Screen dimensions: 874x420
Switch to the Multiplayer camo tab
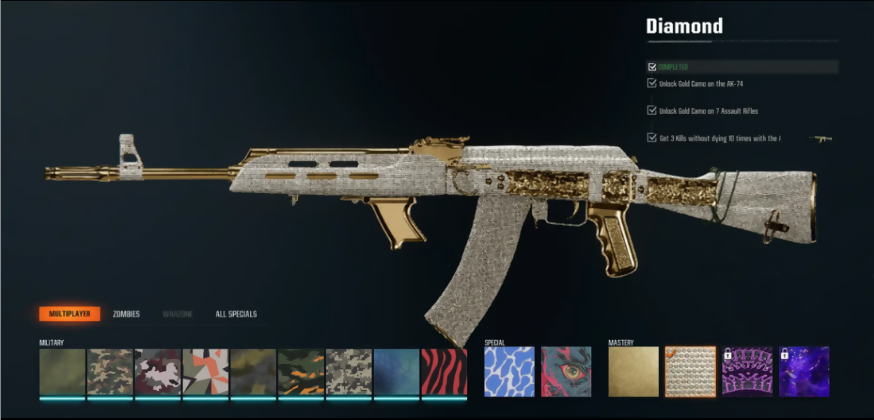pyautogui.click(x=69, y=314)
